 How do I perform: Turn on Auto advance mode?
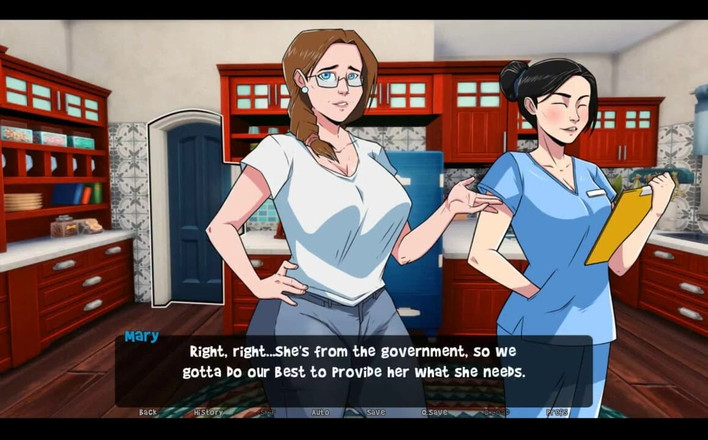coord(320,412)
